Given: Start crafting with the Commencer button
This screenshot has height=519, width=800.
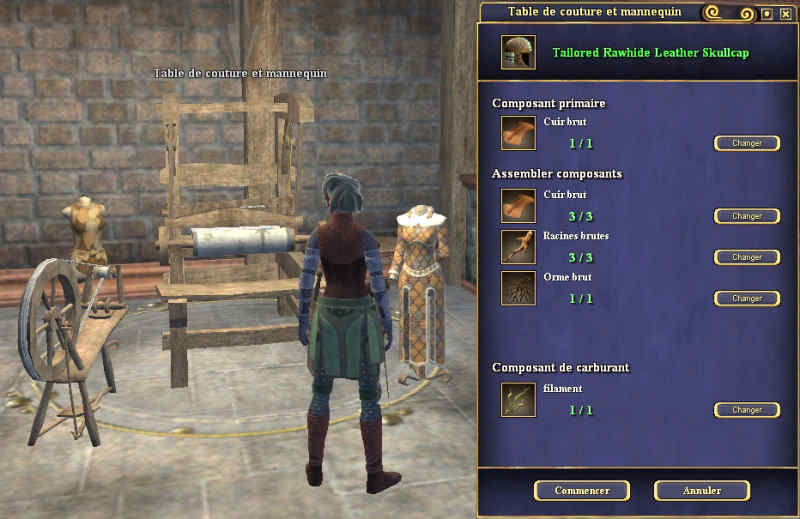Looking at the screenshot, I should click(581, 490).
